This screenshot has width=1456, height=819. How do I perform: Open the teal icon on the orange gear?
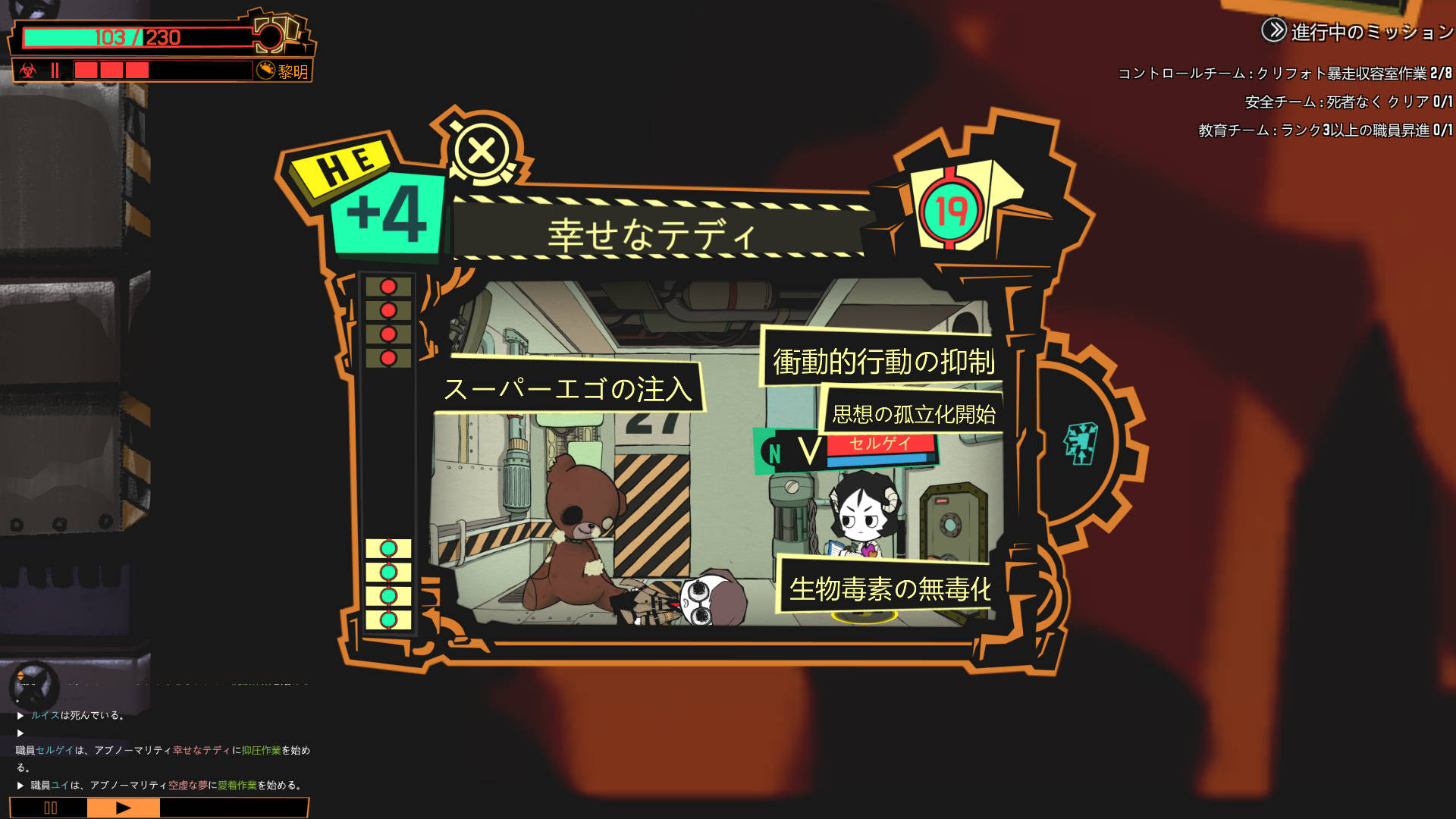(x=1081, y=444)
